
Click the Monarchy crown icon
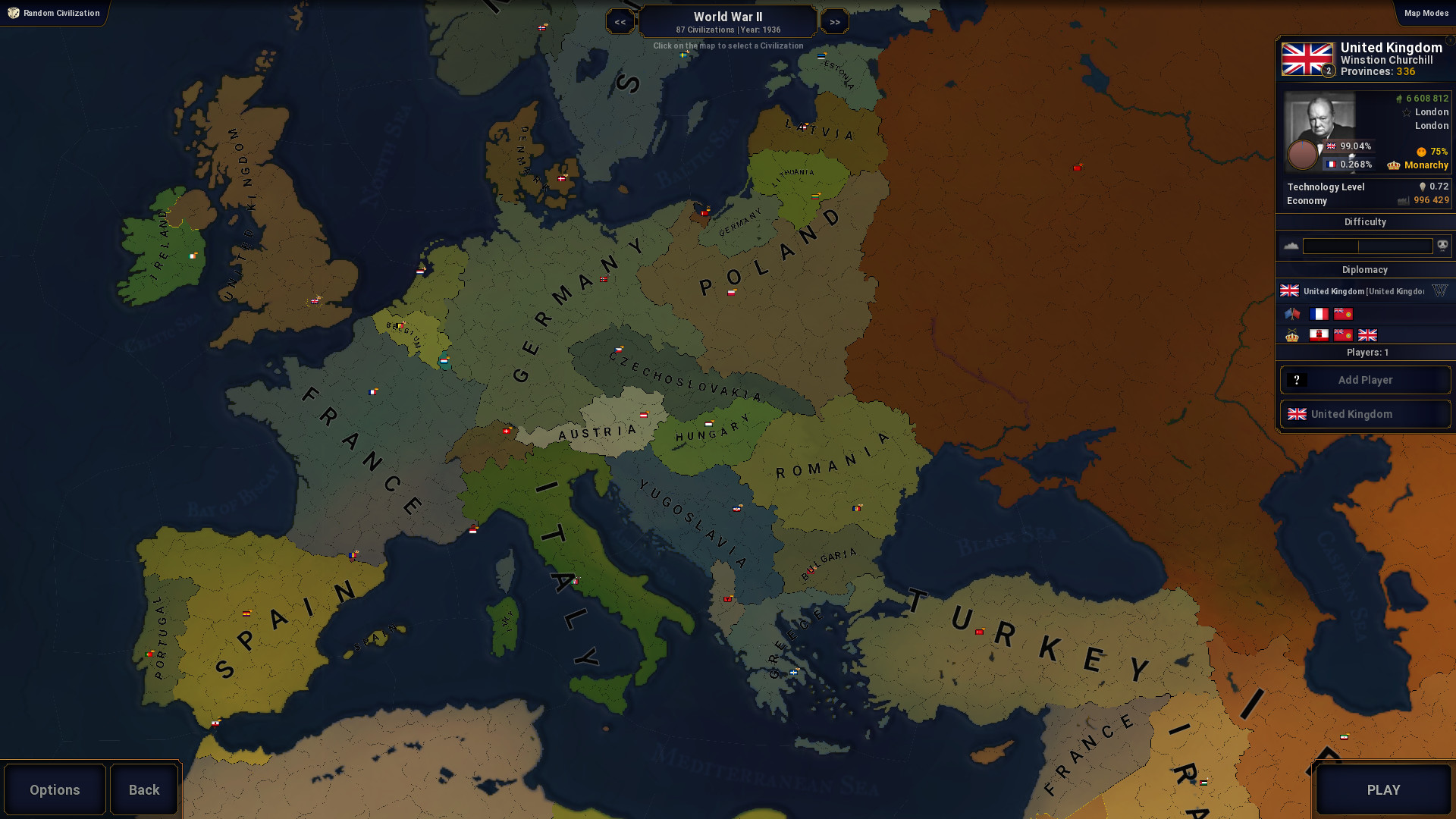(1393, 165)
